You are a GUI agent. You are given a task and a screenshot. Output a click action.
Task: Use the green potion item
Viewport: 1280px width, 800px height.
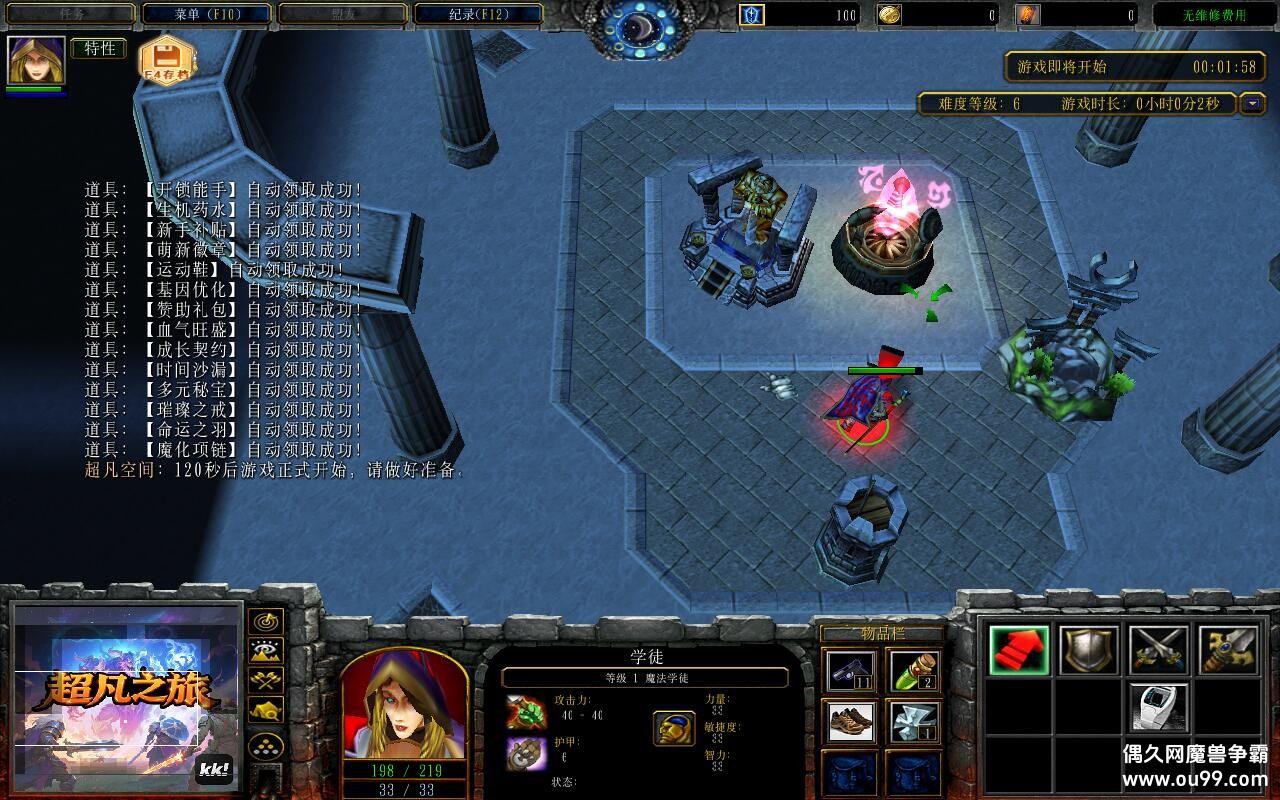click(x=912, y=670)
